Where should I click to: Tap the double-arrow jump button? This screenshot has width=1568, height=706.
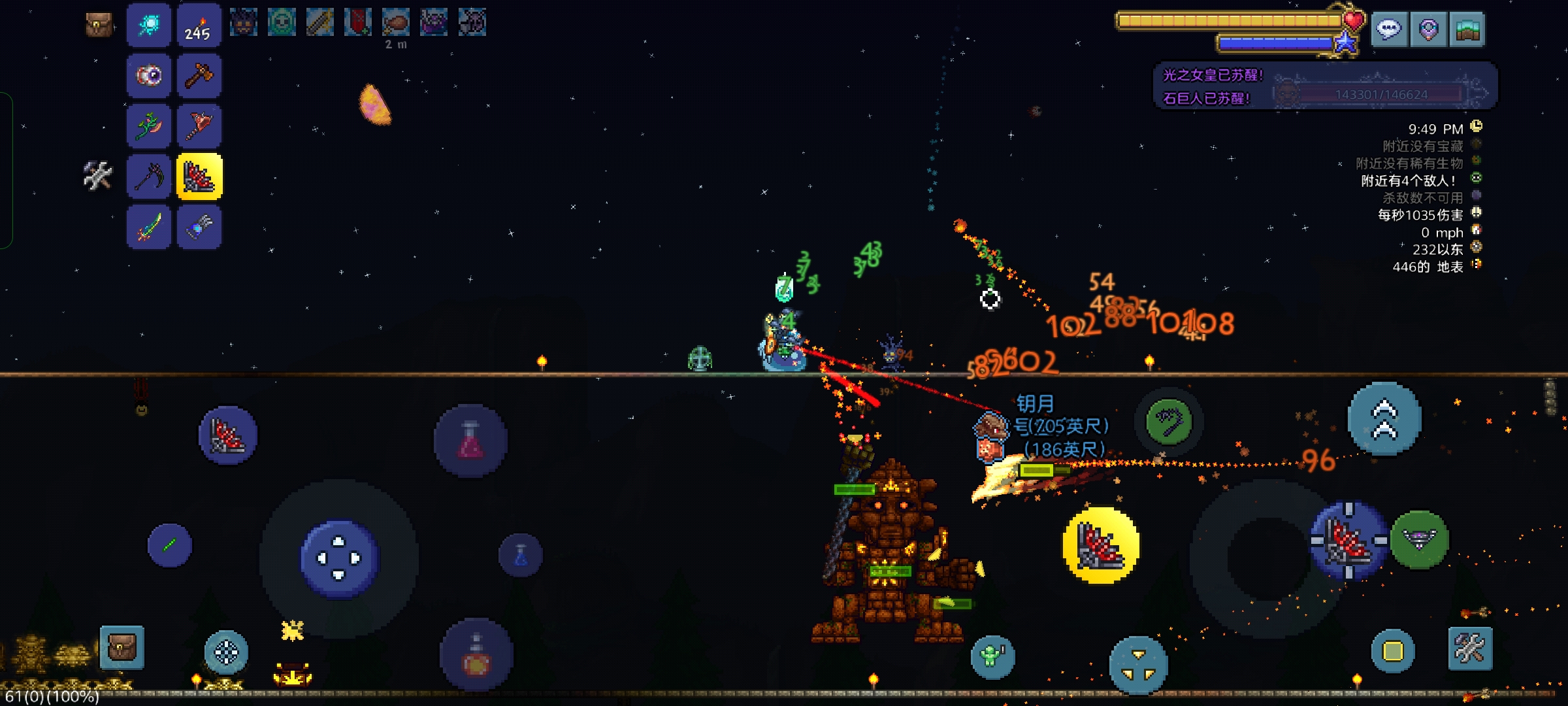coord(1384,419)
